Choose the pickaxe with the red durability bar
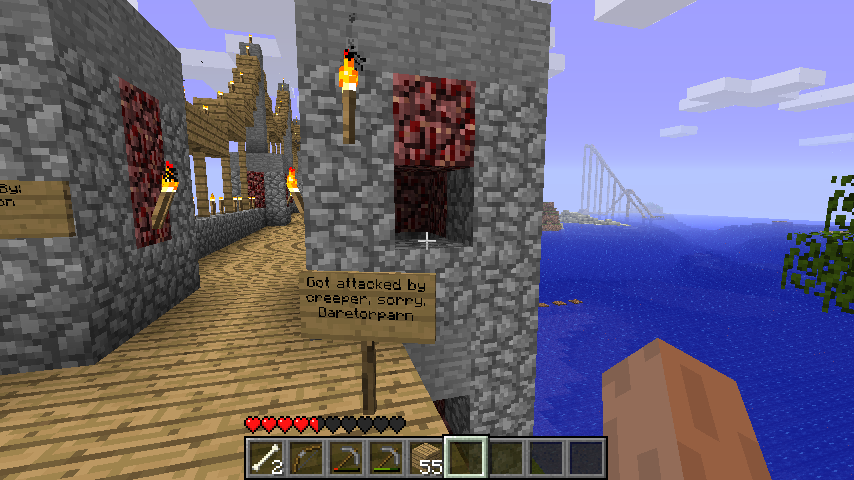 coord(346,458)
